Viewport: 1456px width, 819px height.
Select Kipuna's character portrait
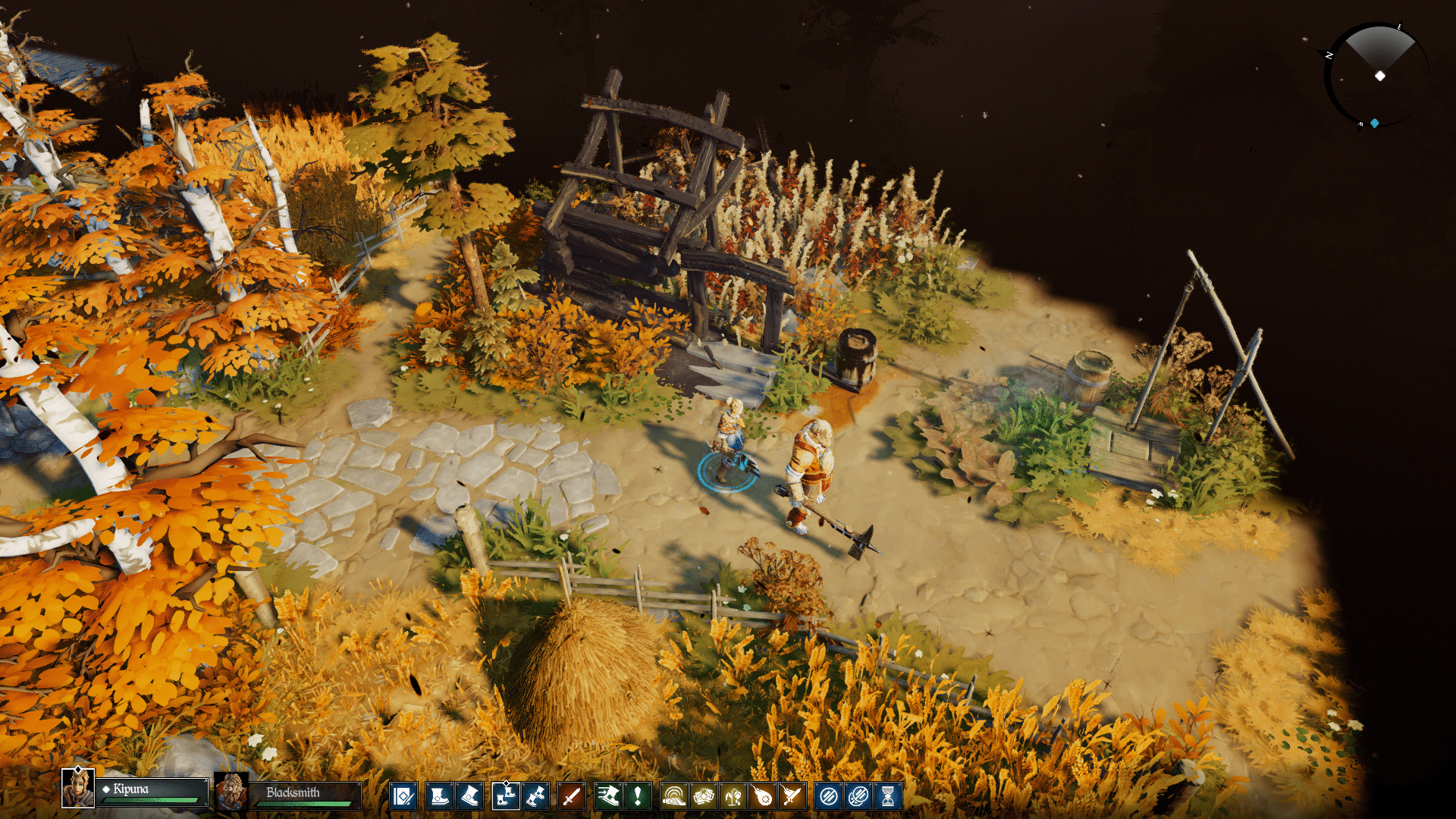click(78, 789)
